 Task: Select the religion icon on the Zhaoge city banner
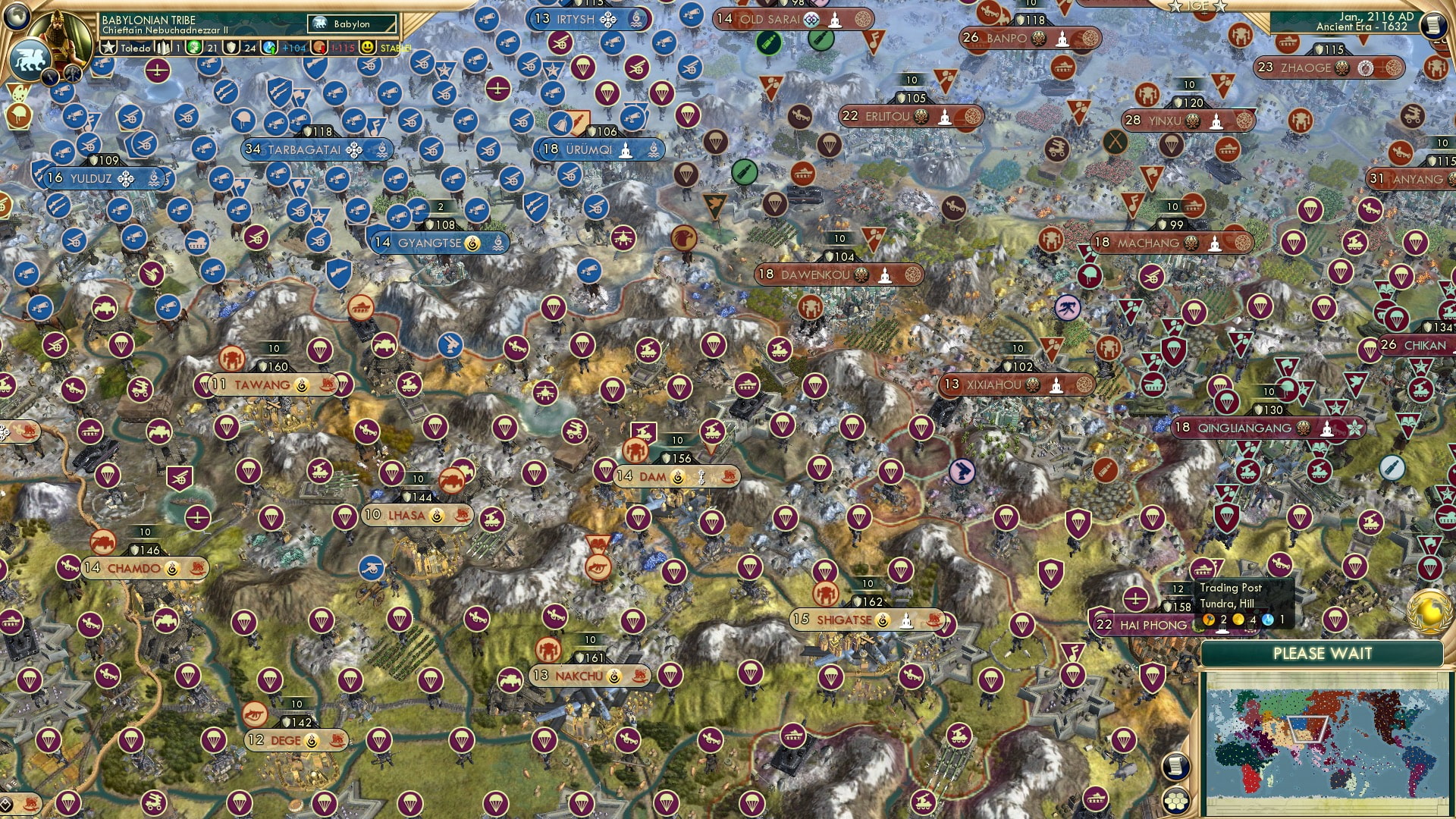pyautogui.click(x=1366, y=68)
